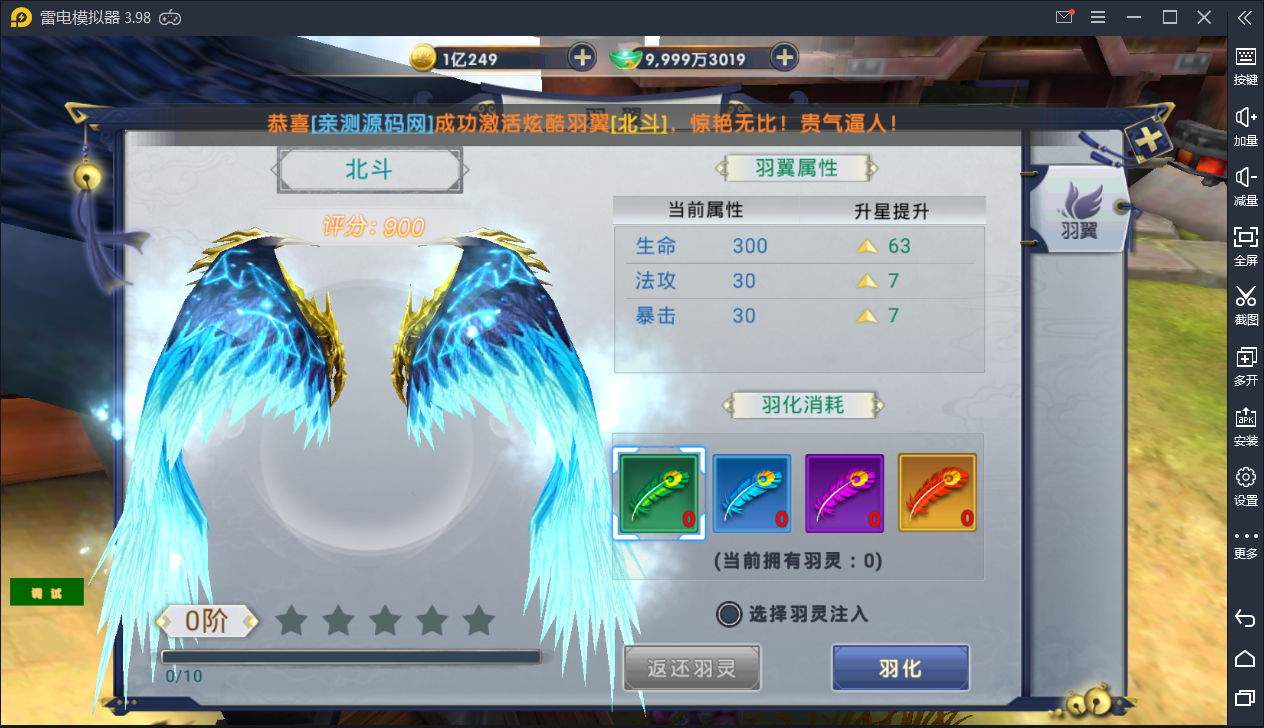The image size is (1264, 728).
Task: Add gold coins with plus button
Action: [x=582, y=57]
